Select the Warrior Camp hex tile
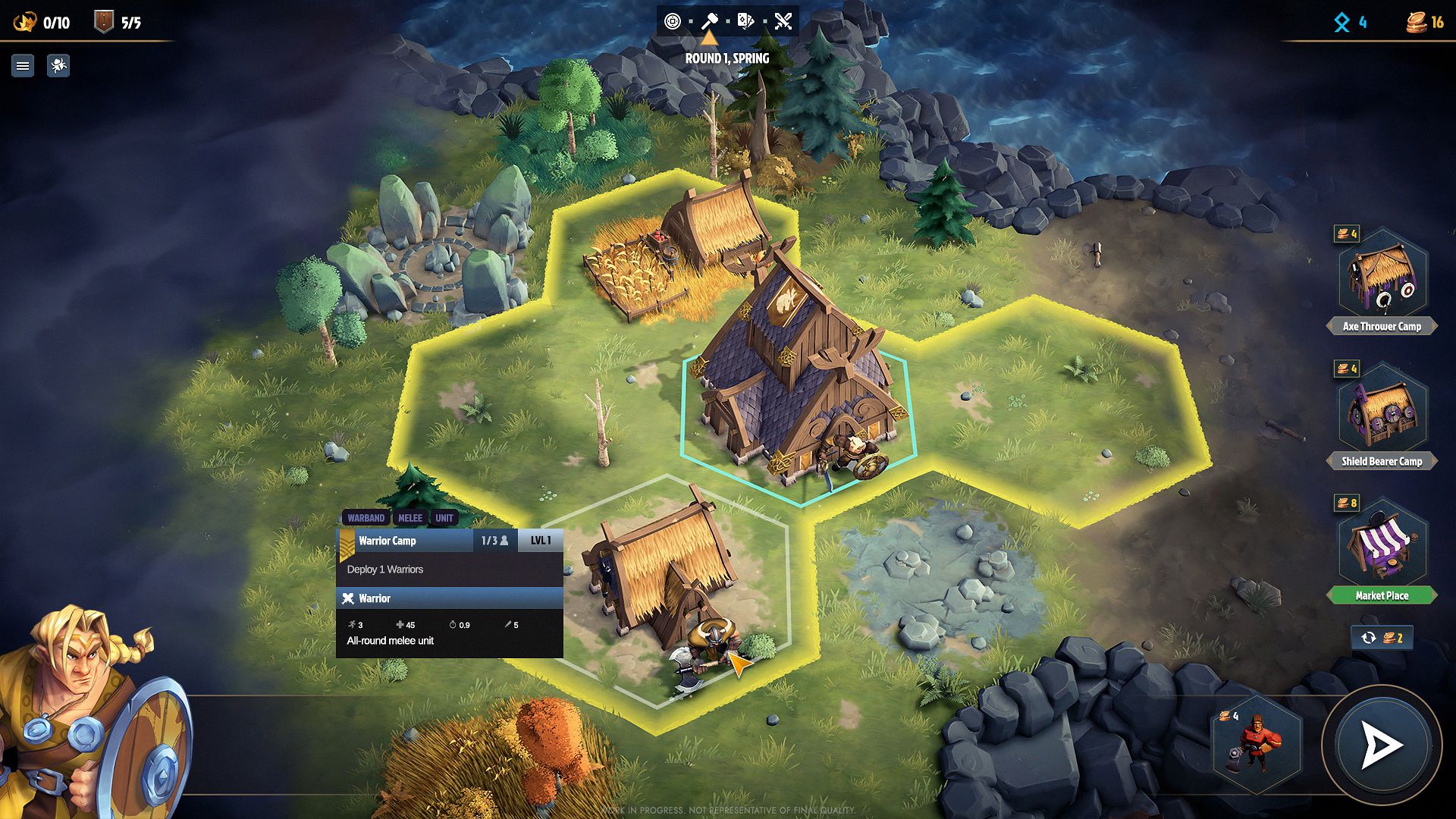The height and width of the screenshot is (819, 1456). 667,591
